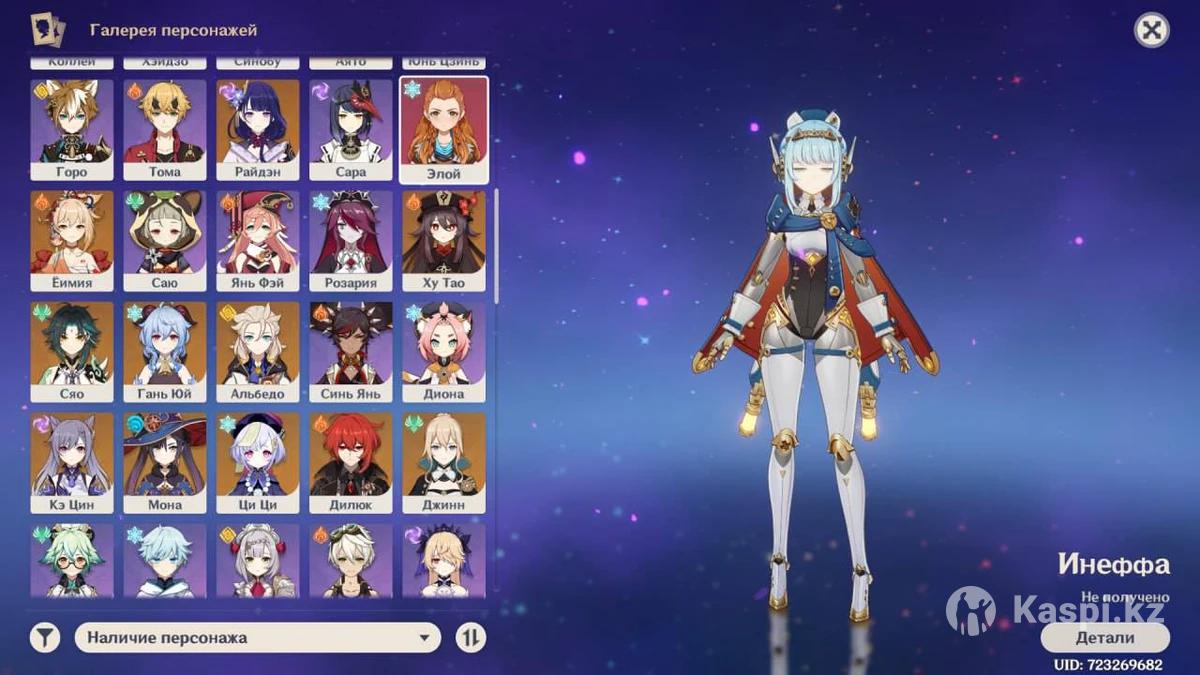The height and width of the screenshot is (675, 1200).
Task: Select Райдэн in the gallery
Action: pyautogui.click(x=258, y=129)
